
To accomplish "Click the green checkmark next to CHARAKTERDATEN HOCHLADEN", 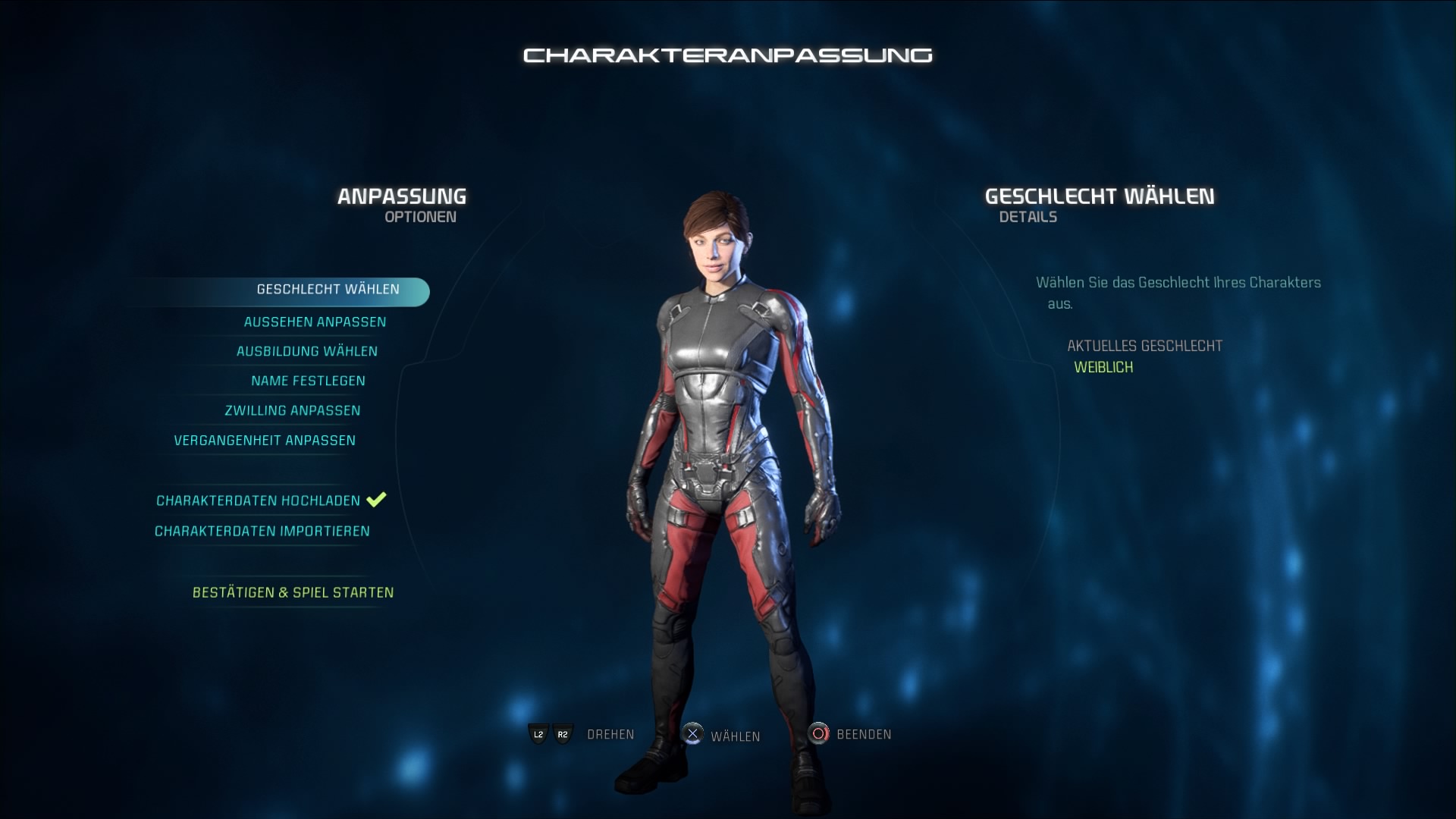I will pyautogui.click(x=375, y=500).
